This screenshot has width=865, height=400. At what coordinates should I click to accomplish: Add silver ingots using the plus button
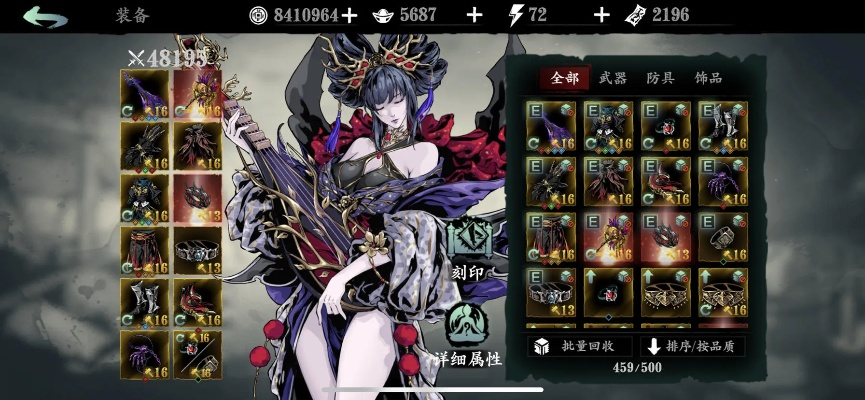pos(474,15)
